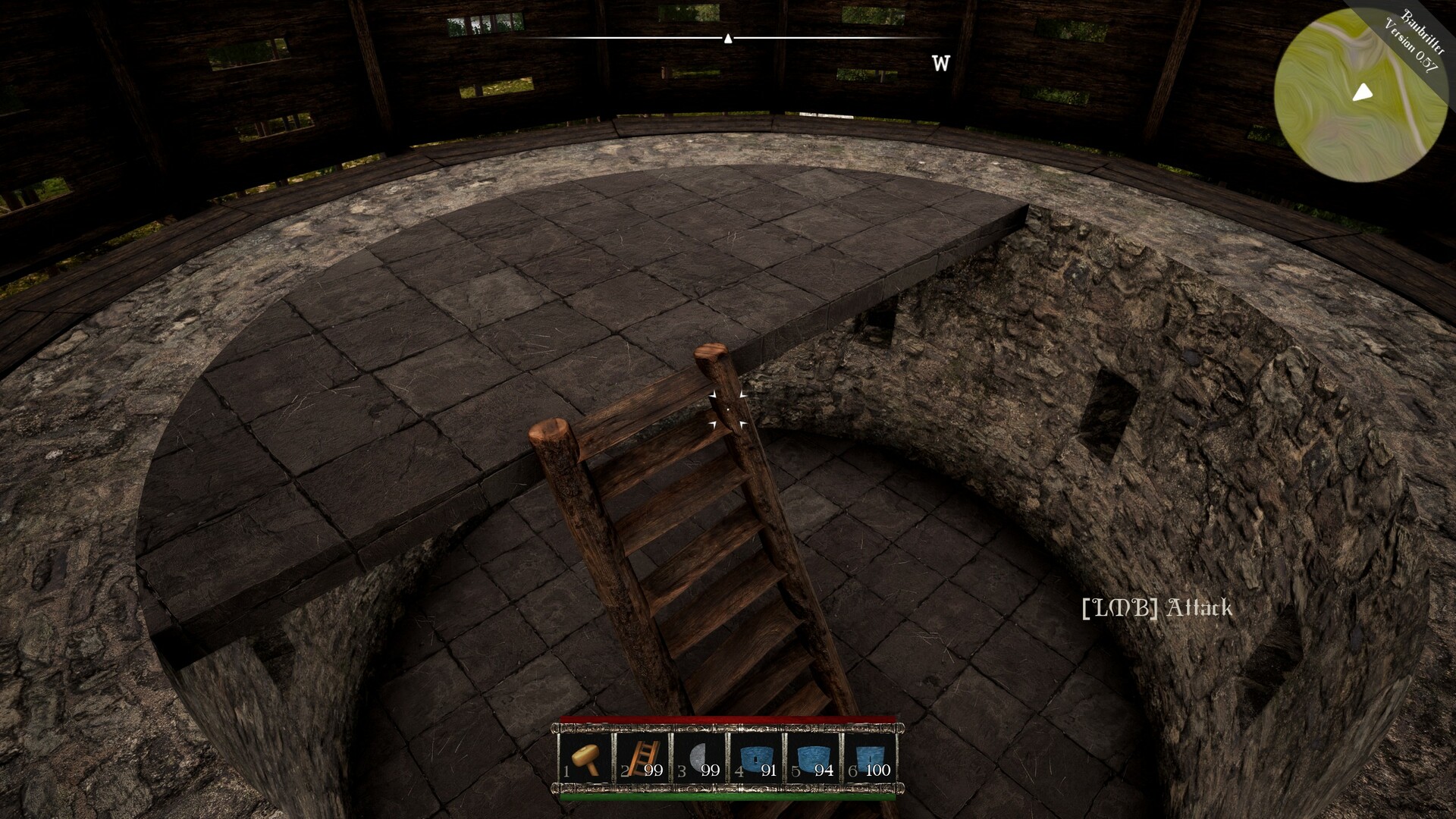The width and height of the screenshot is (1456, 819).
Task: Click the crosshair at screen center
Action: [728, 409]
